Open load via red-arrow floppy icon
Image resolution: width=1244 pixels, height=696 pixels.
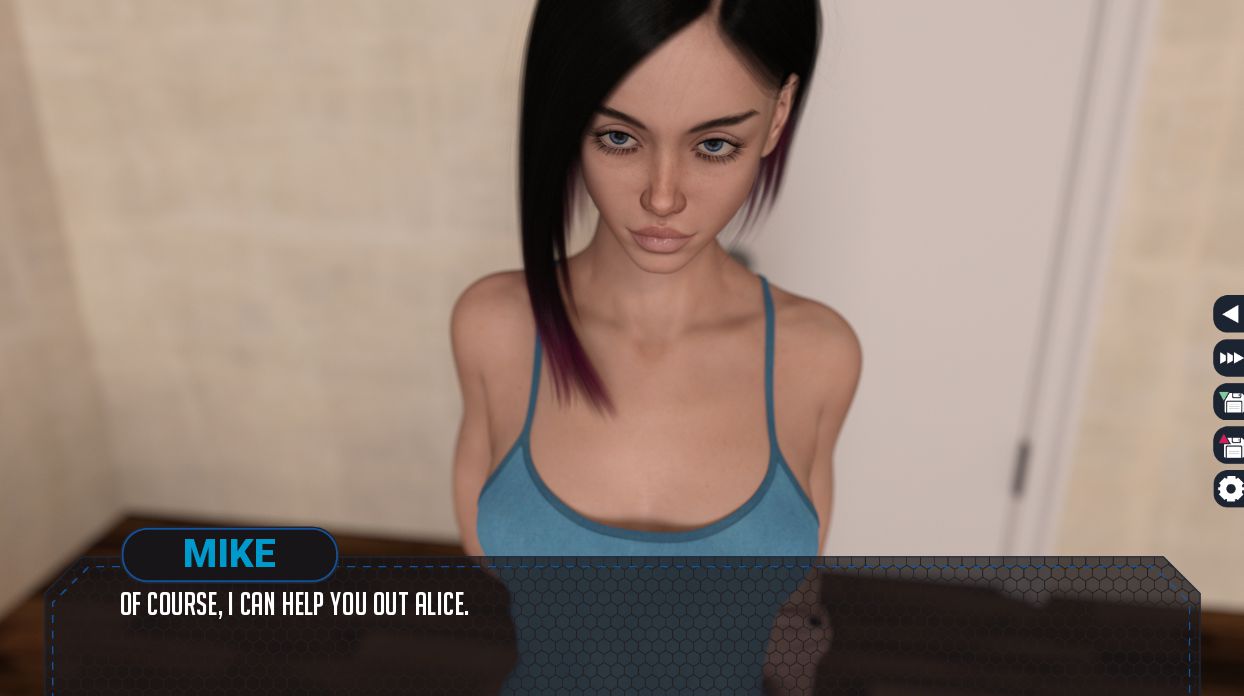pos(1230,445)
